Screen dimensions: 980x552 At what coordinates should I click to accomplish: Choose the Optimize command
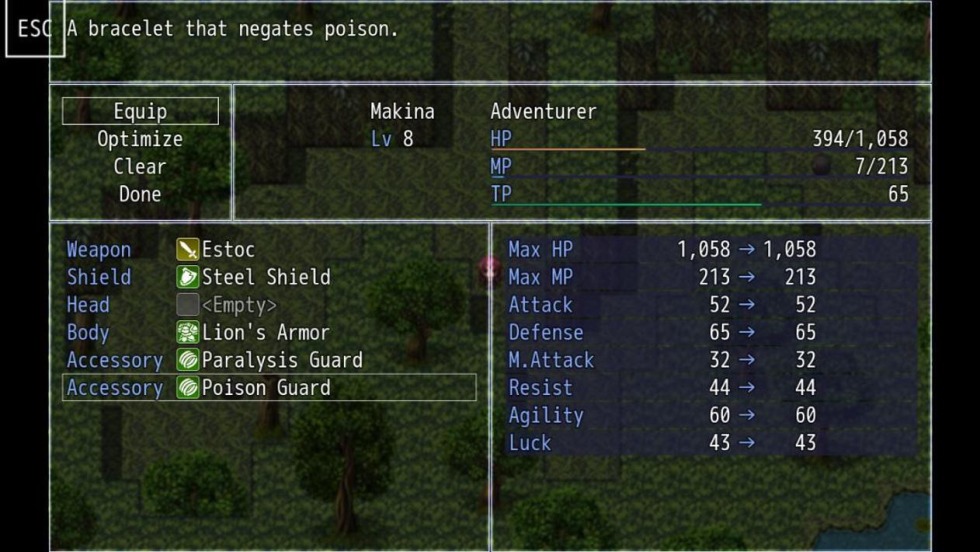pos(140,139)
